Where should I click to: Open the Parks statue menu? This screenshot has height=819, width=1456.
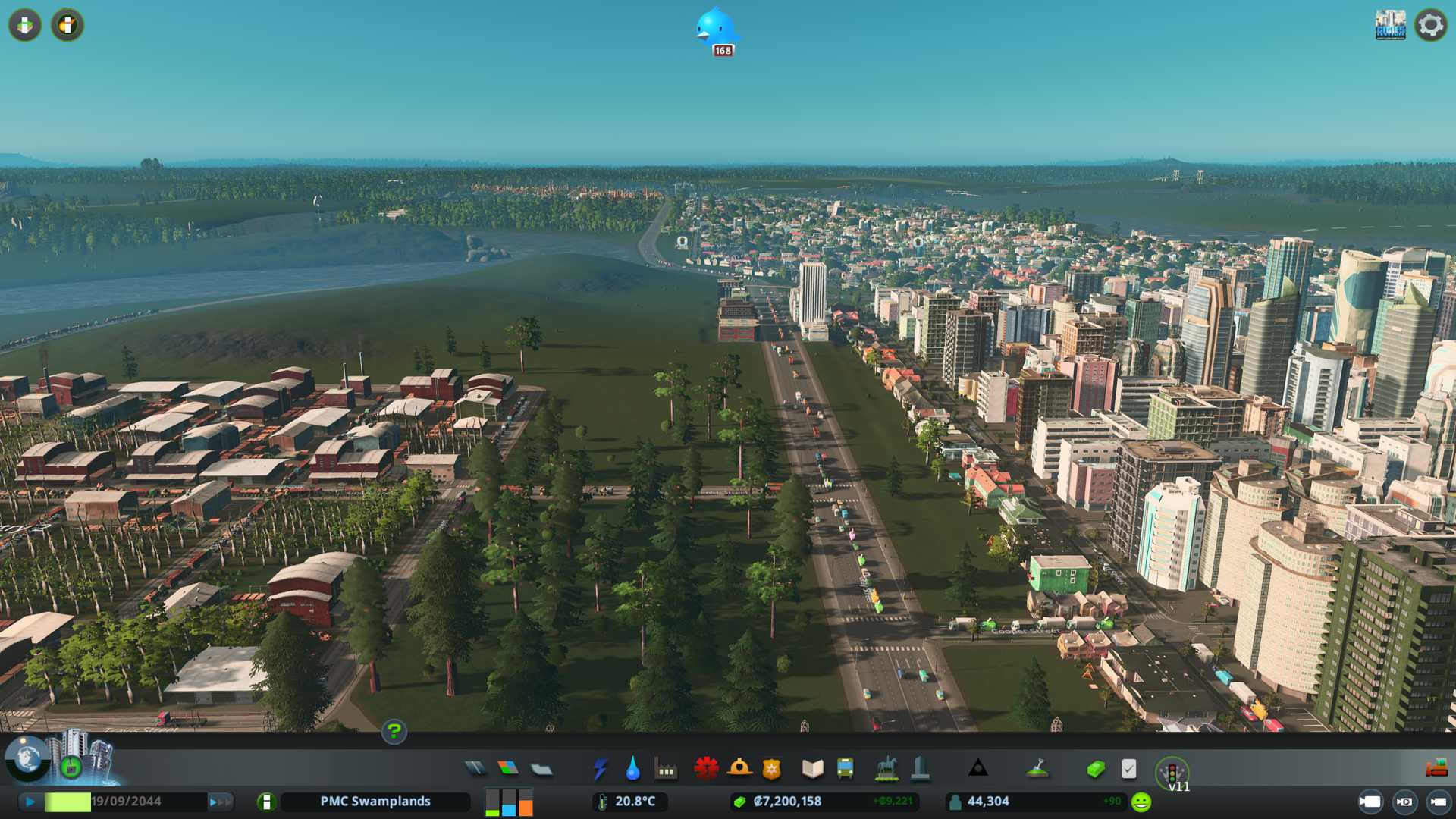point(886,769)
